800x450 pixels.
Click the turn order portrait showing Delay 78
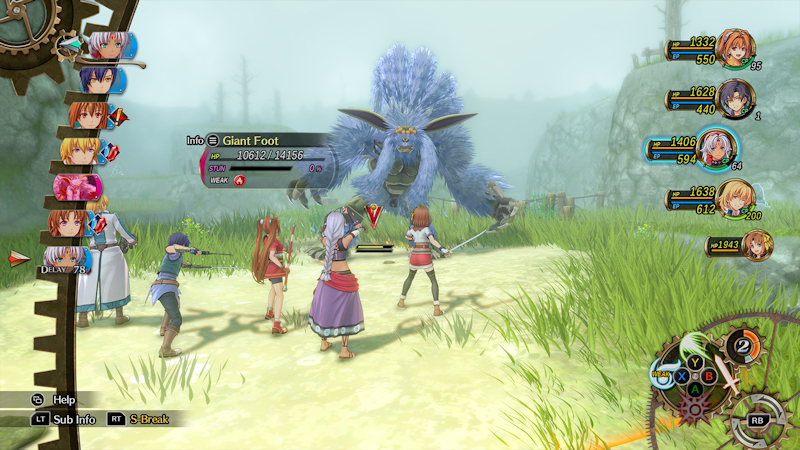coord(66,257)
